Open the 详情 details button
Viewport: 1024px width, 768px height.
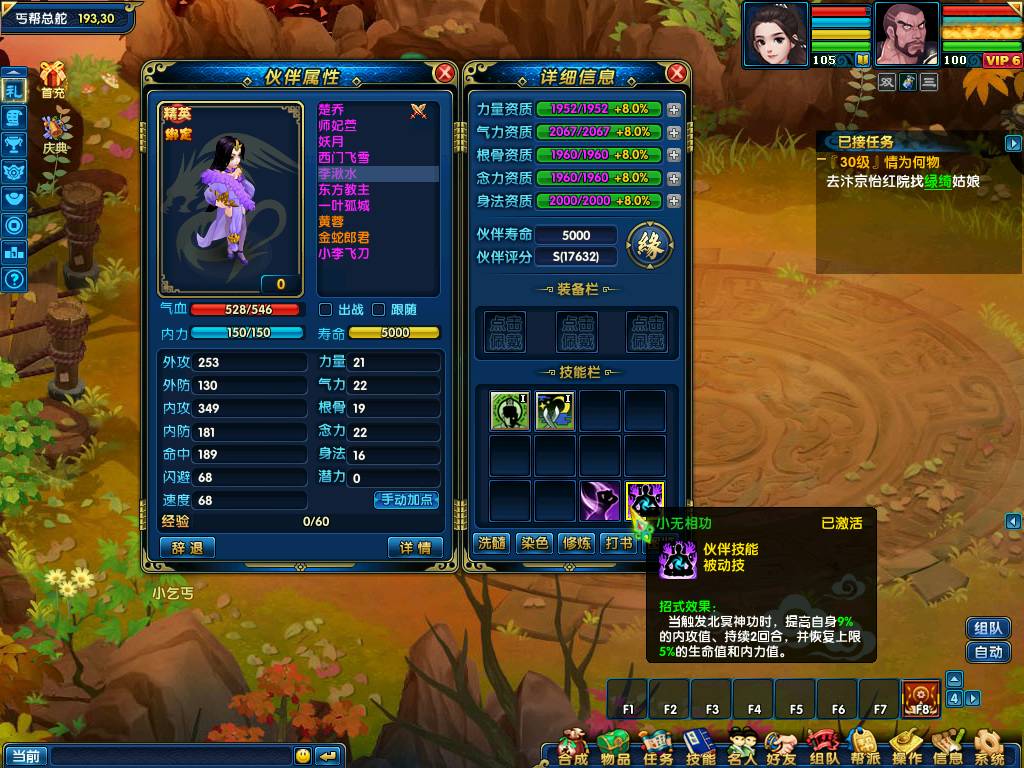tap(414, 548)
